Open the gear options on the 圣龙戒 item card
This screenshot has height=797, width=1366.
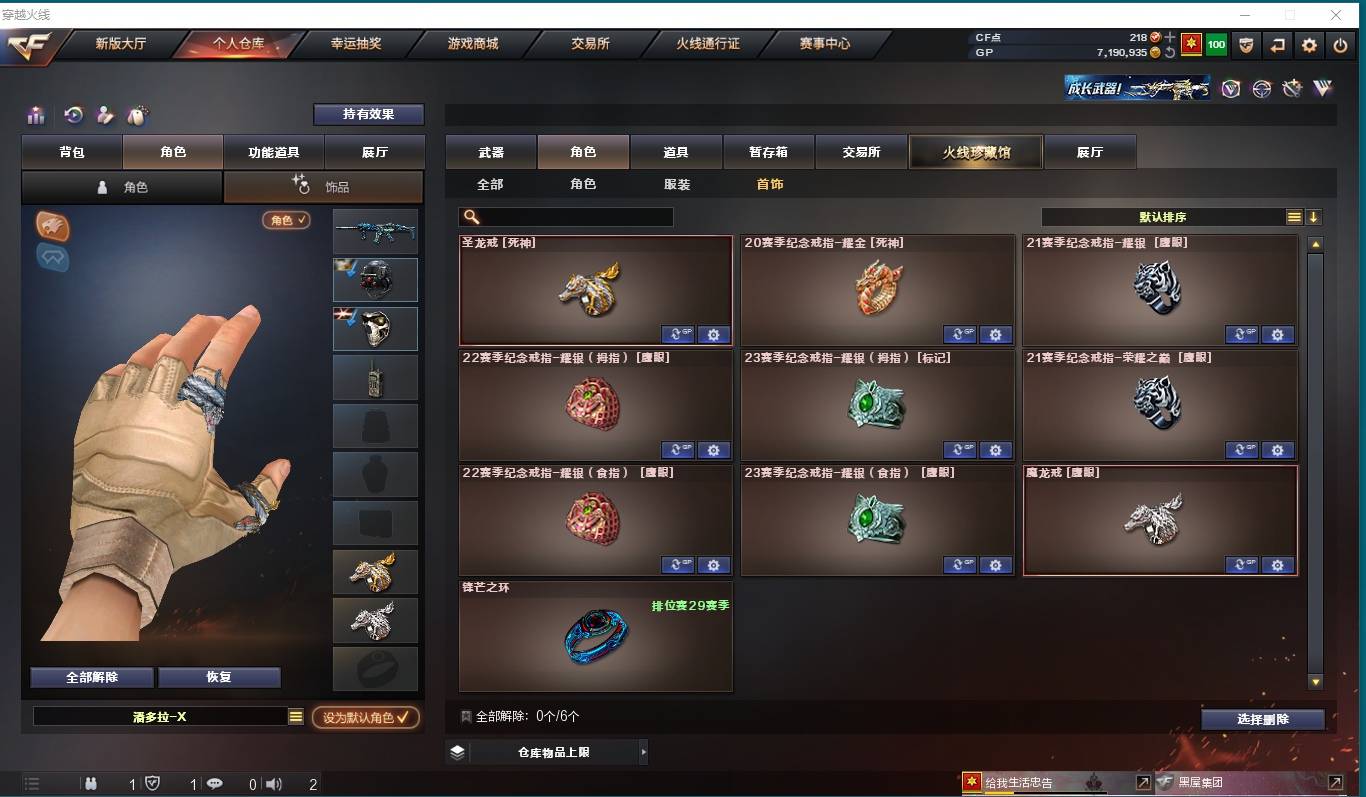[713, 335]
